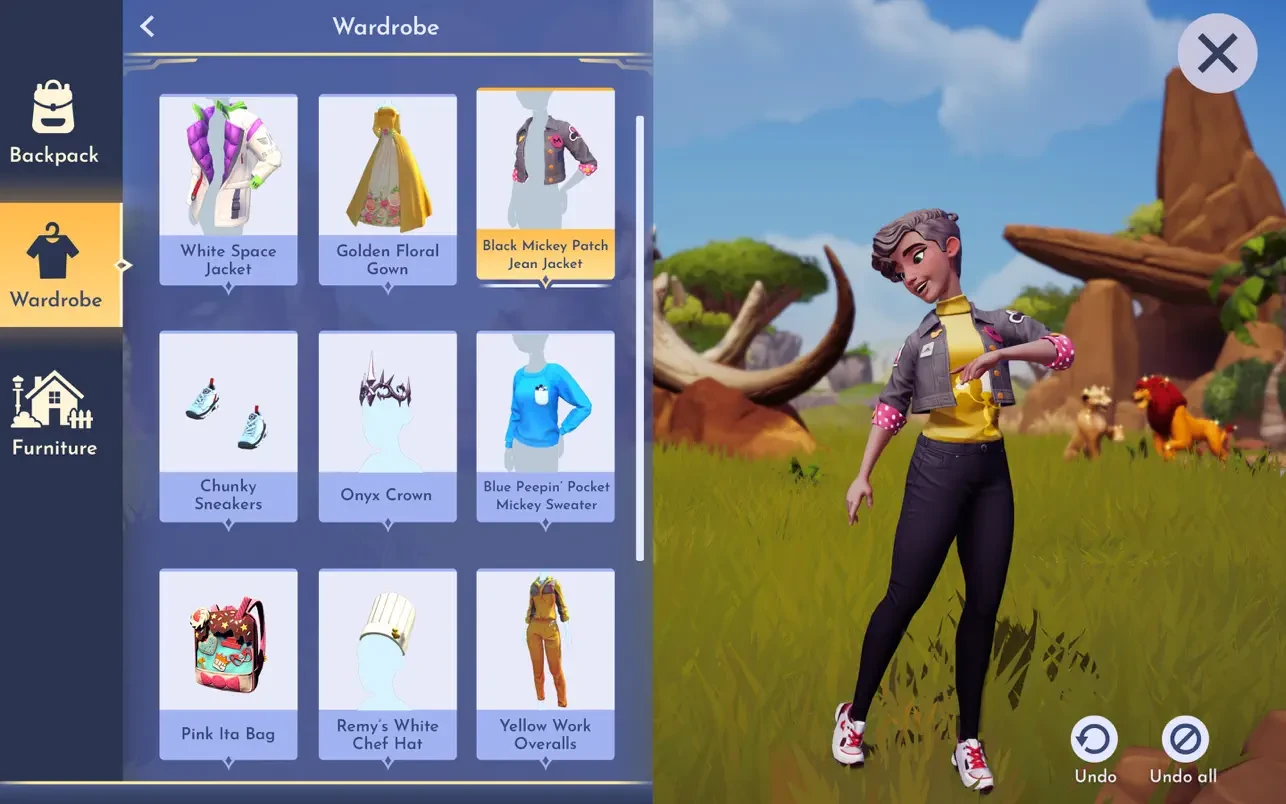The width and height of the screenshot is (1286, 804).
Task: Switch to the Wardrobe tab
Action: (55, 264)
